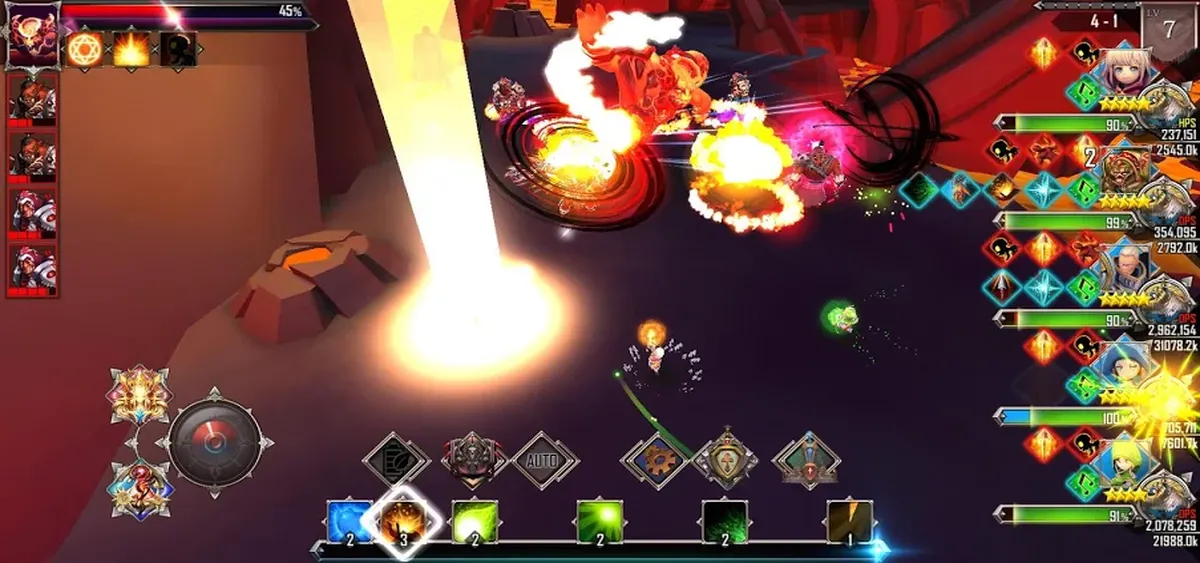Choose the teal winged crest button

coord(805,461)
